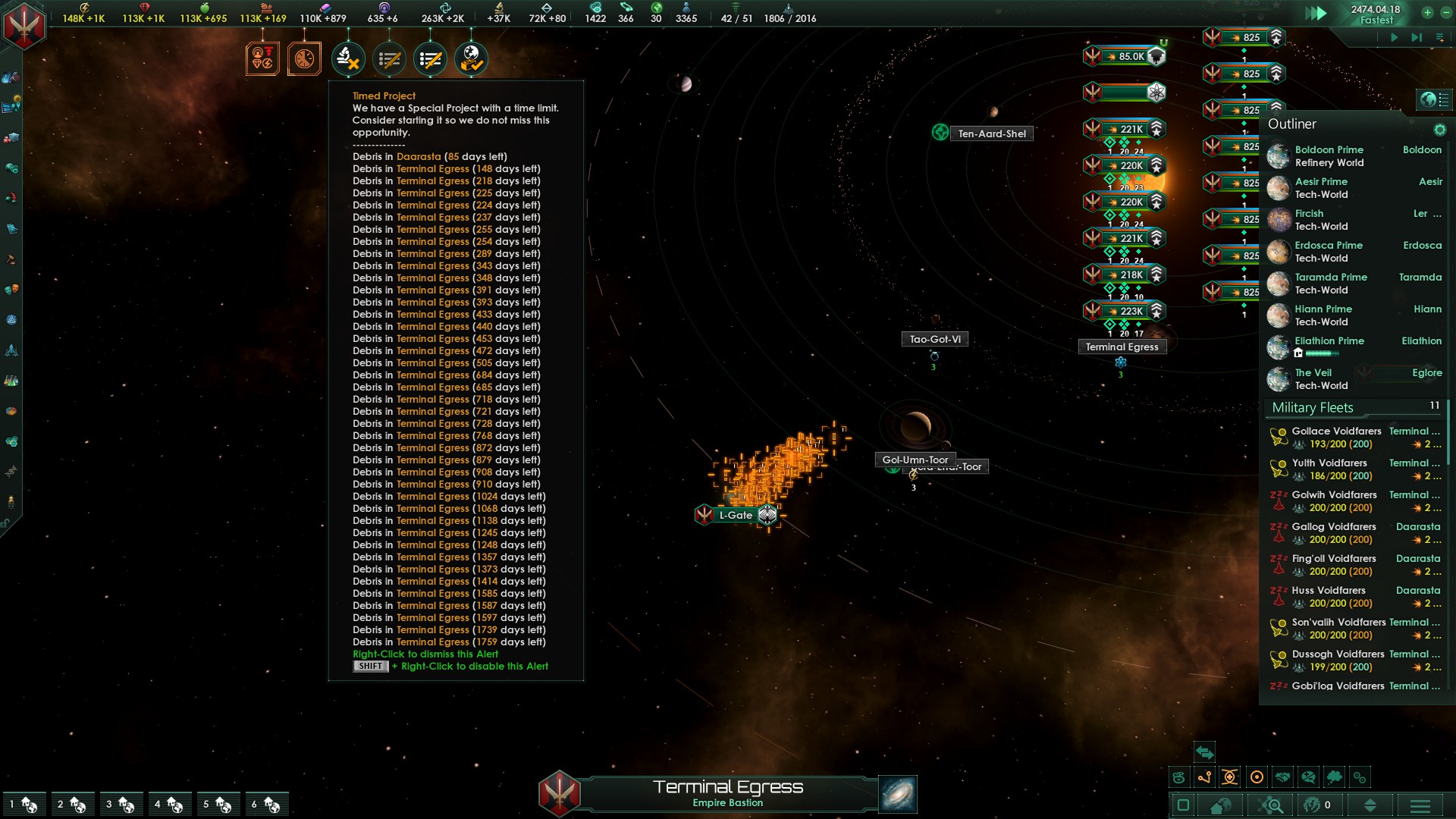Open the main menu hamburger button
The image size is (1456, 819).
pyautogui.click(x=1420, y=805)
